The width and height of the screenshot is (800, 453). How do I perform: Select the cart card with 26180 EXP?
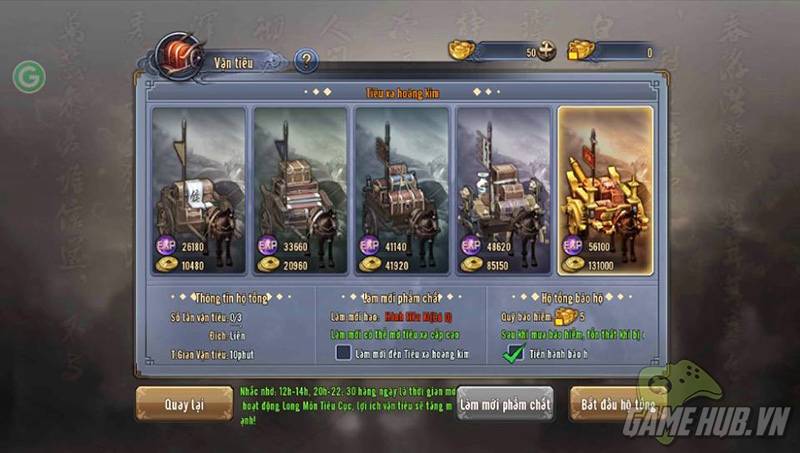click(199, 190)
